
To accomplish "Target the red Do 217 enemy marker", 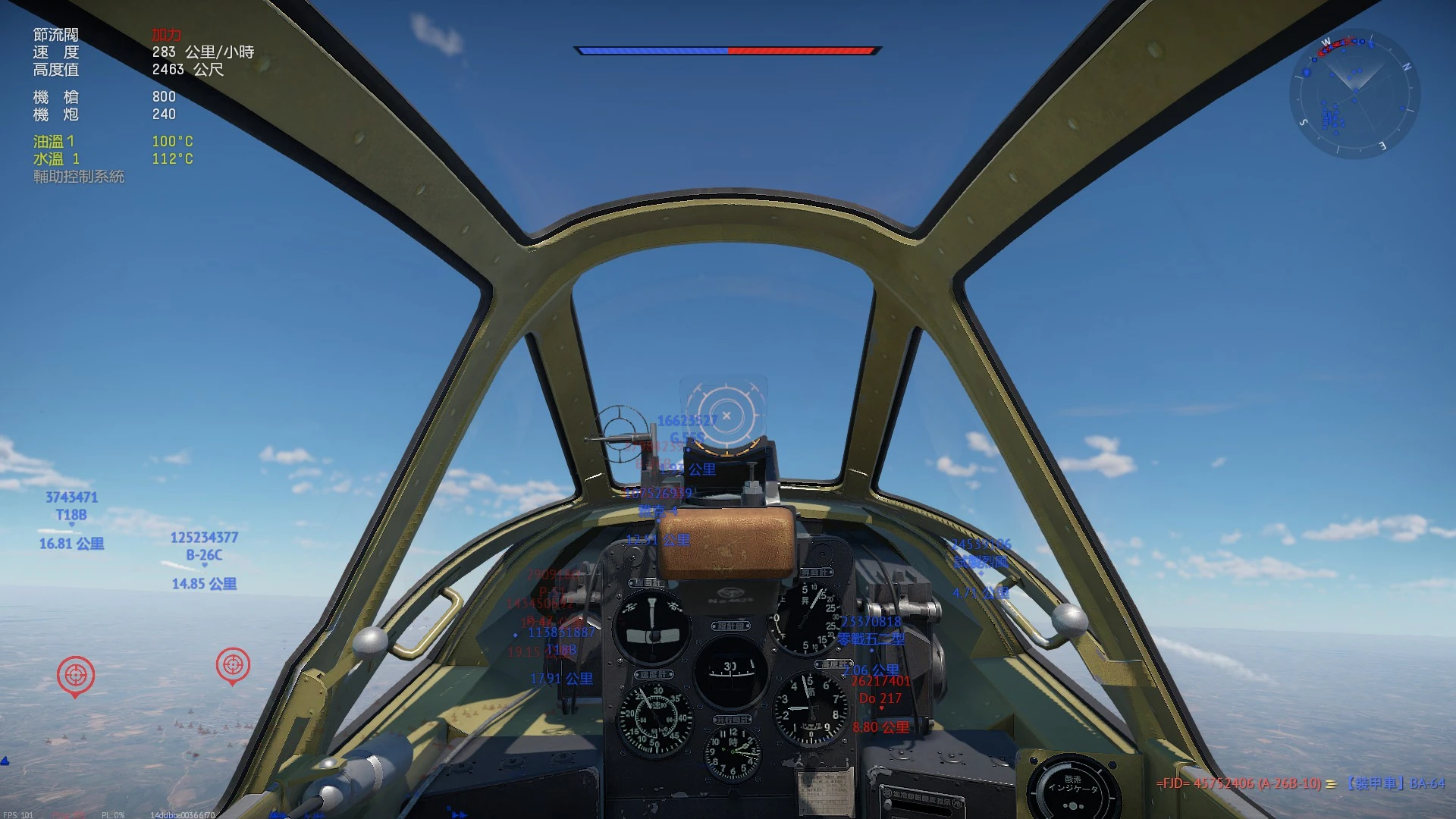I will tap(880, 698).
